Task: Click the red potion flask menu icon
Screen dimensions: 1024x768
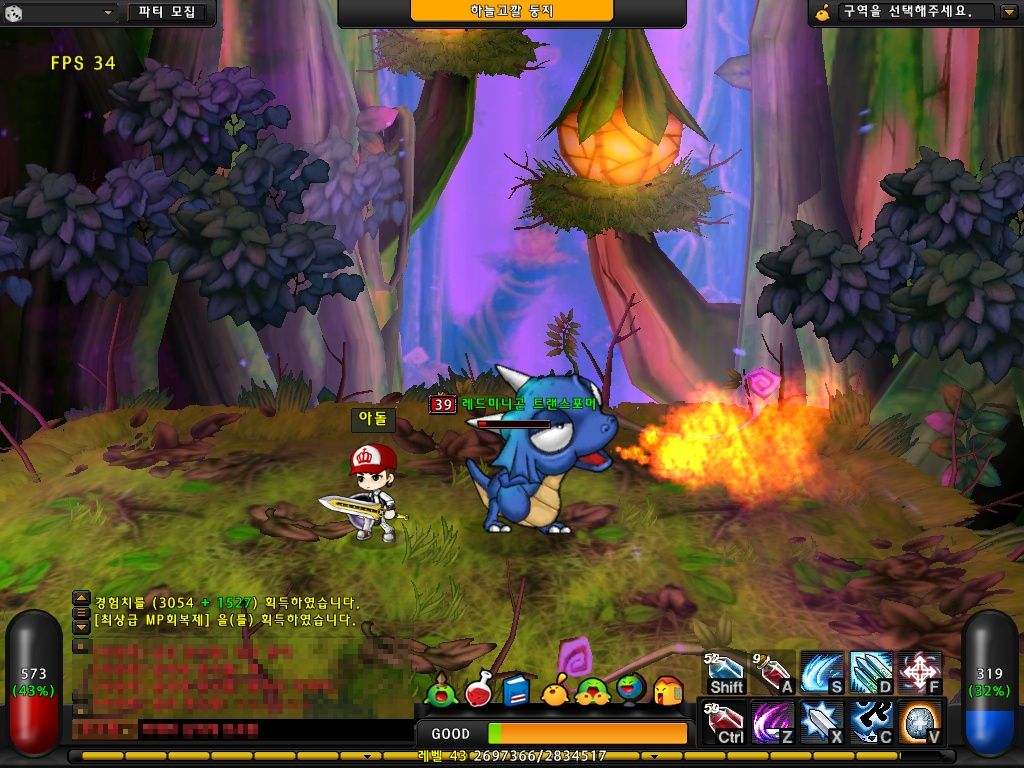Action: tap(480, 689)
